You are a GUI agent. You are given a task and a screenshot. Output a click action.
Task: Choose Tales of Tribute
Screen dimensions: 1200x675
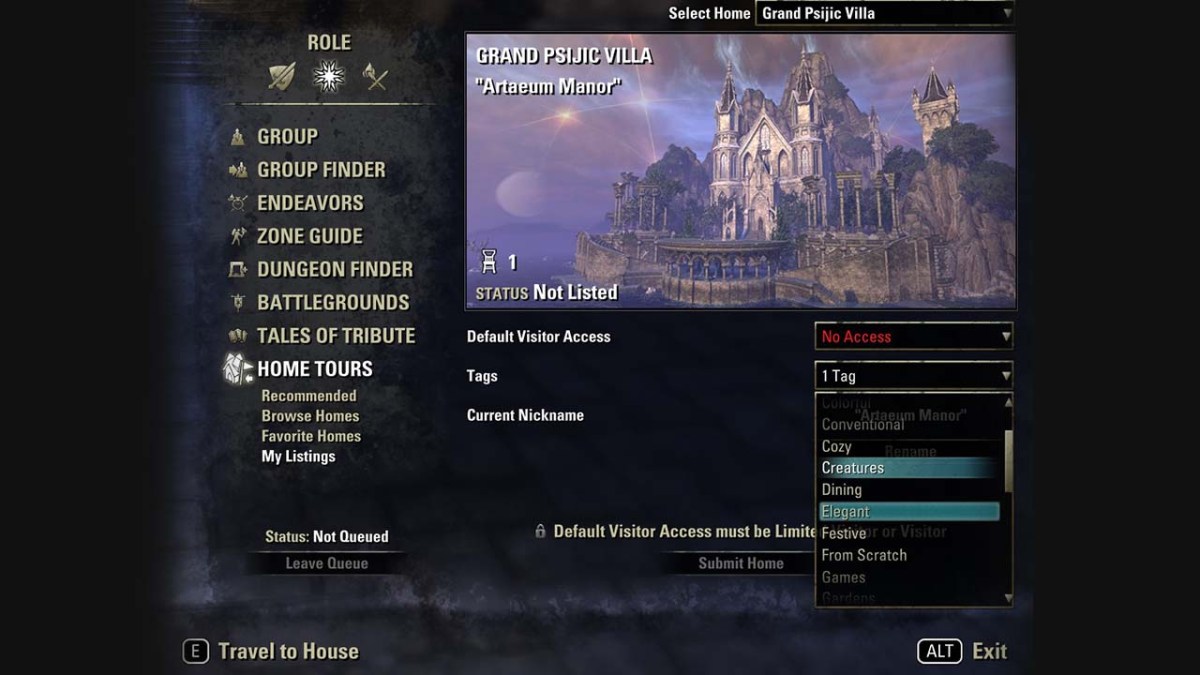click(335, 335)
